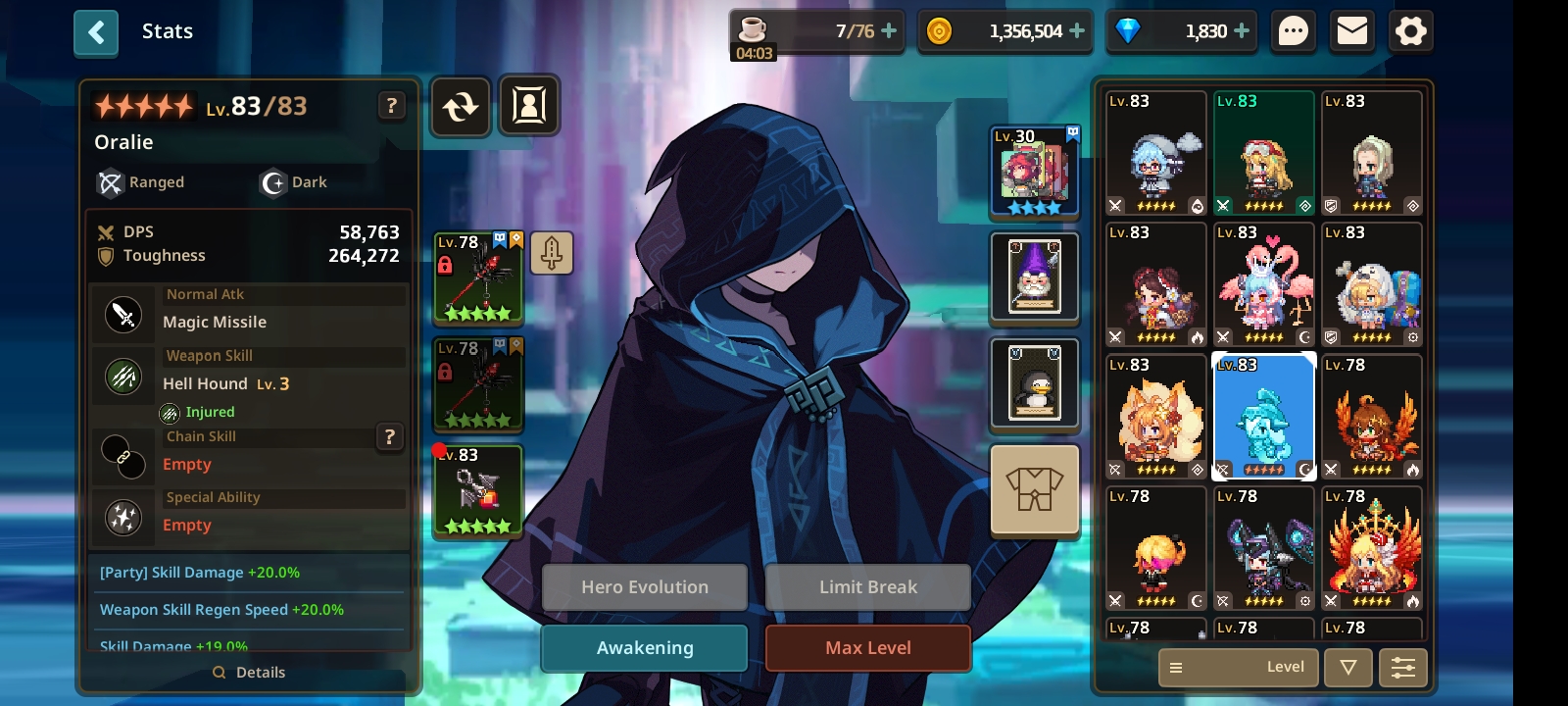This screenshot has width=1568, height=706.
Task: Open the wizard scroll companion slot
Action: point(1035,277)
